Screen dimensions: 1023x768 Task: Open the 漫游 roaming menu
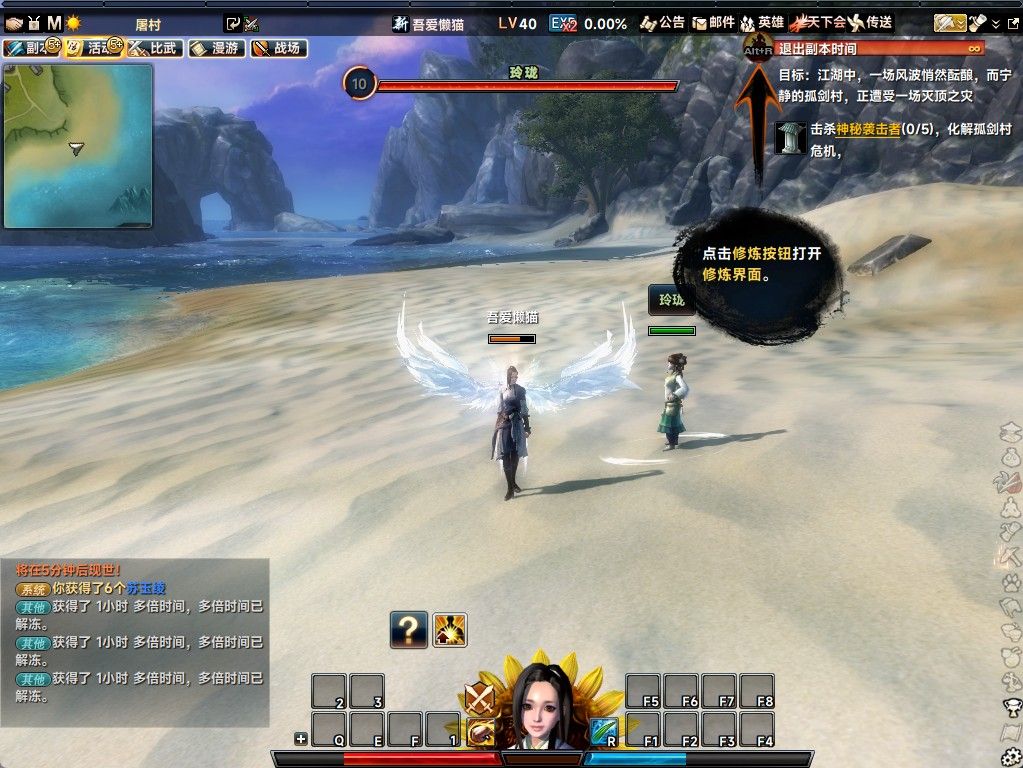click(216, 48)
